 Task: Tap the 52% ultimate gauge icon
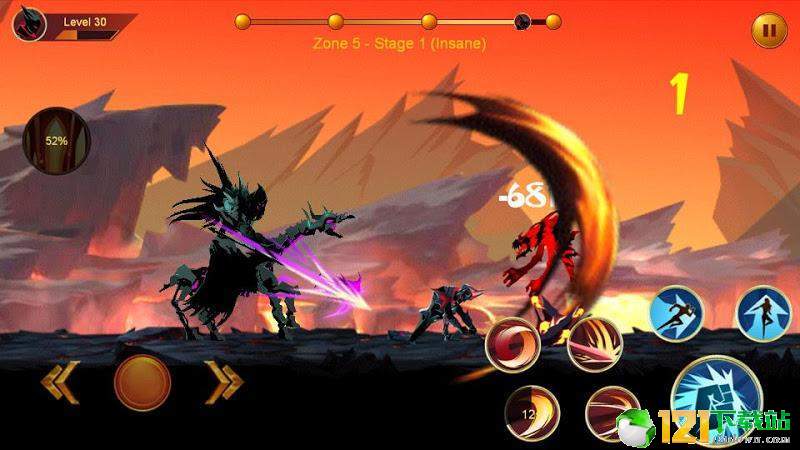56,140
